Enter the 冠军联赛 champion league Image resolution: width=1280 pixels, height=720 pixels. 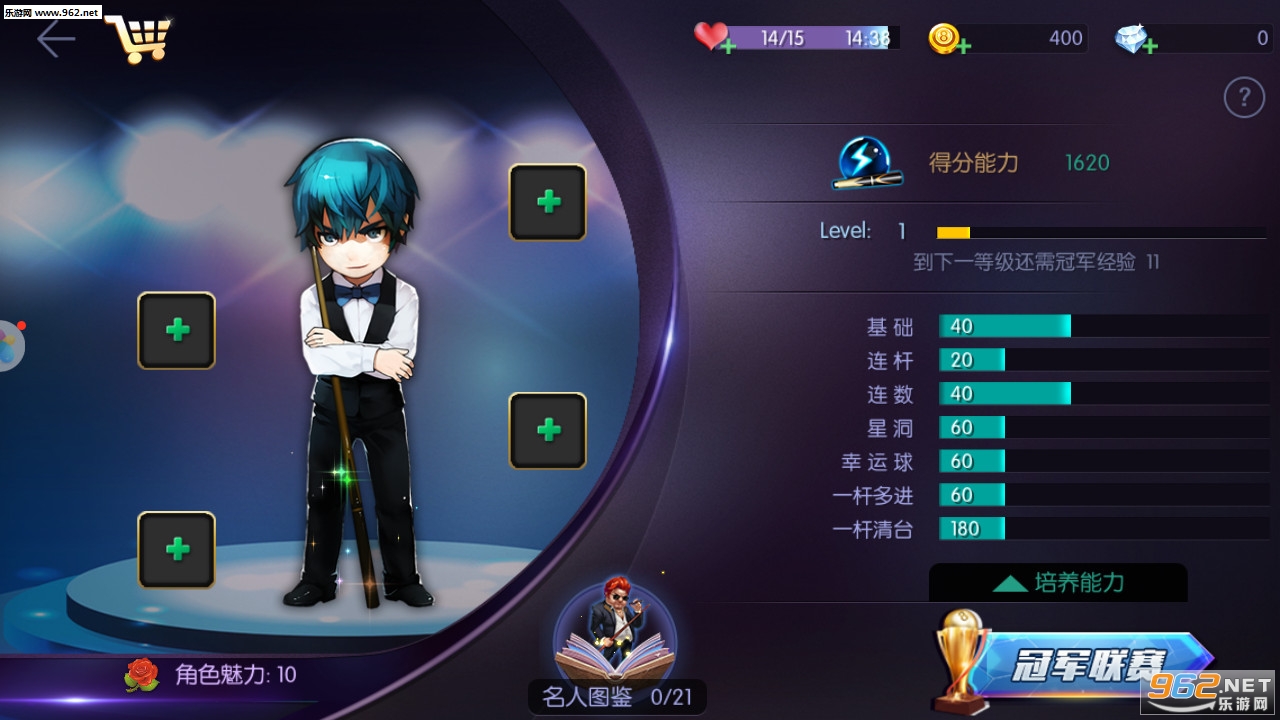coord(1080,662)
